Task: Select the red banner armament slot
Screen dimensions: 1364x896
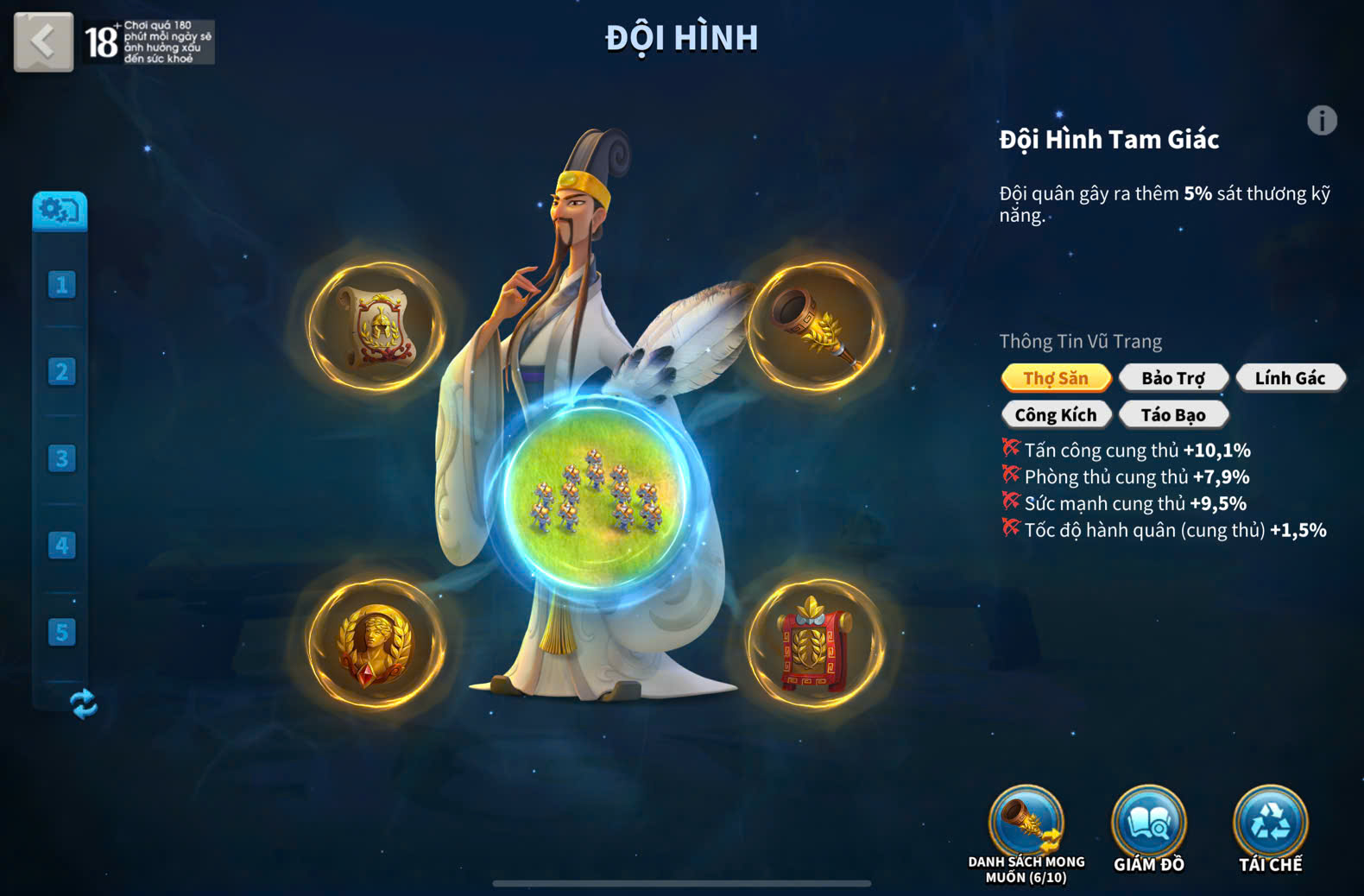Action: pyautogui.click(x=816, y=644)
